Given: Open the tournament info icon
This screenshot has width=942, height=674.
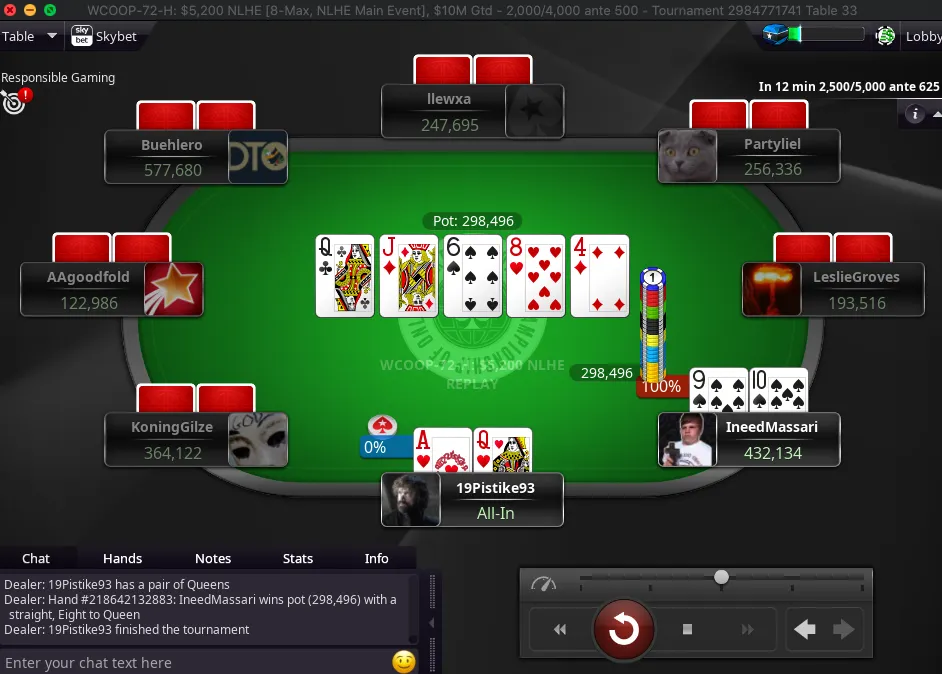Looking at the screenshot, I should click(914, 114).
